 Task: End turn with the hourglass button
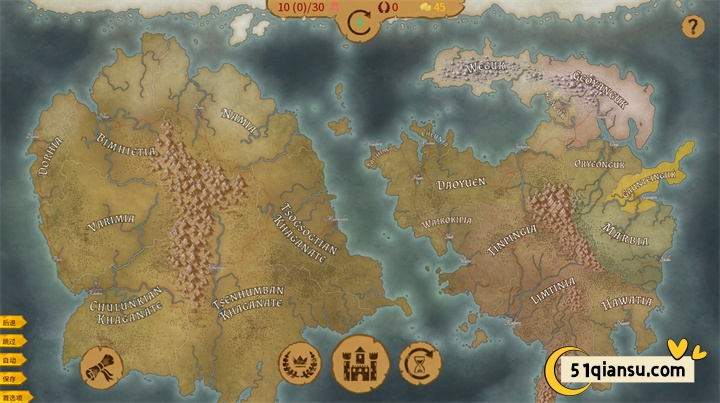419,362
